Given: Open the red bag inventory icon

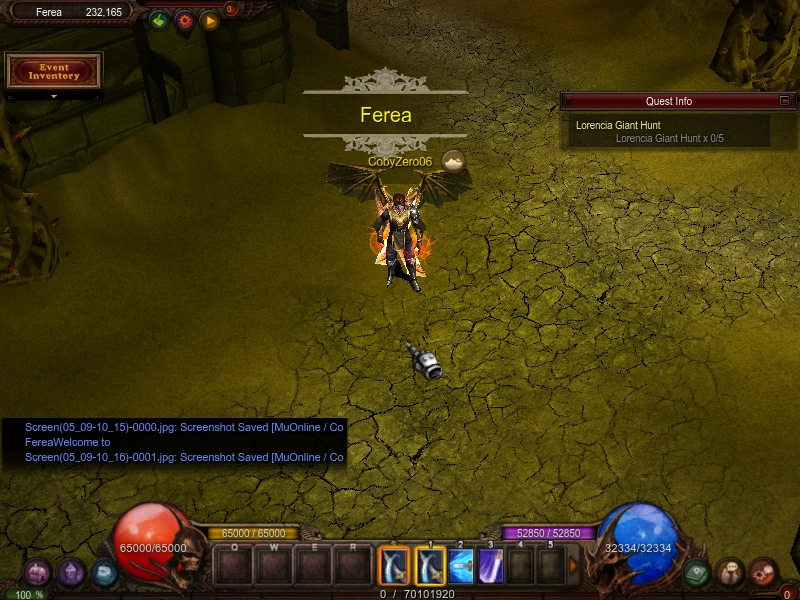Looking at the screenshot, I should (764, 573).
